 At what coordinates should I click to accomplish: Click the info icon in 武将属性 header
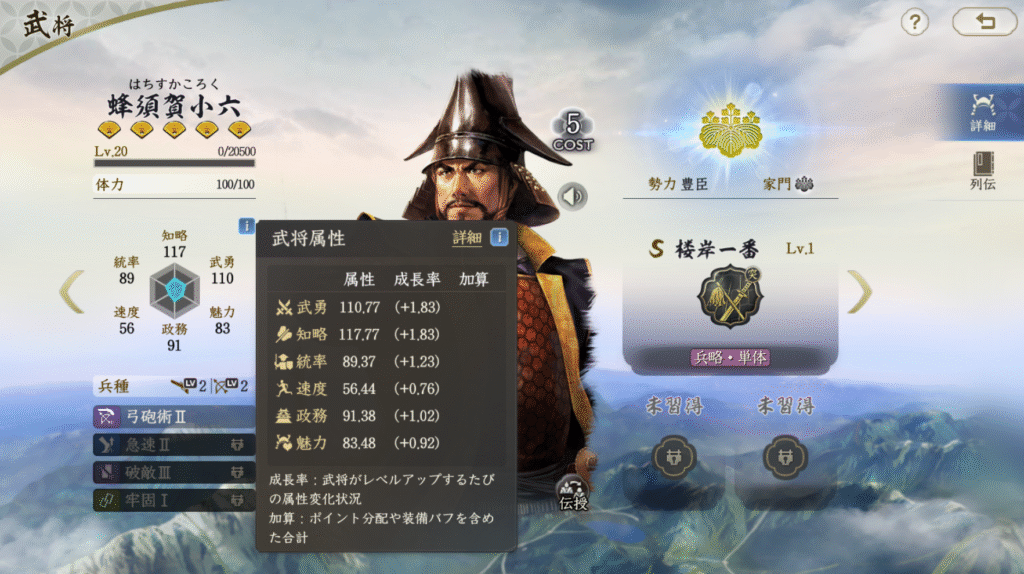[x=498, y=238]
